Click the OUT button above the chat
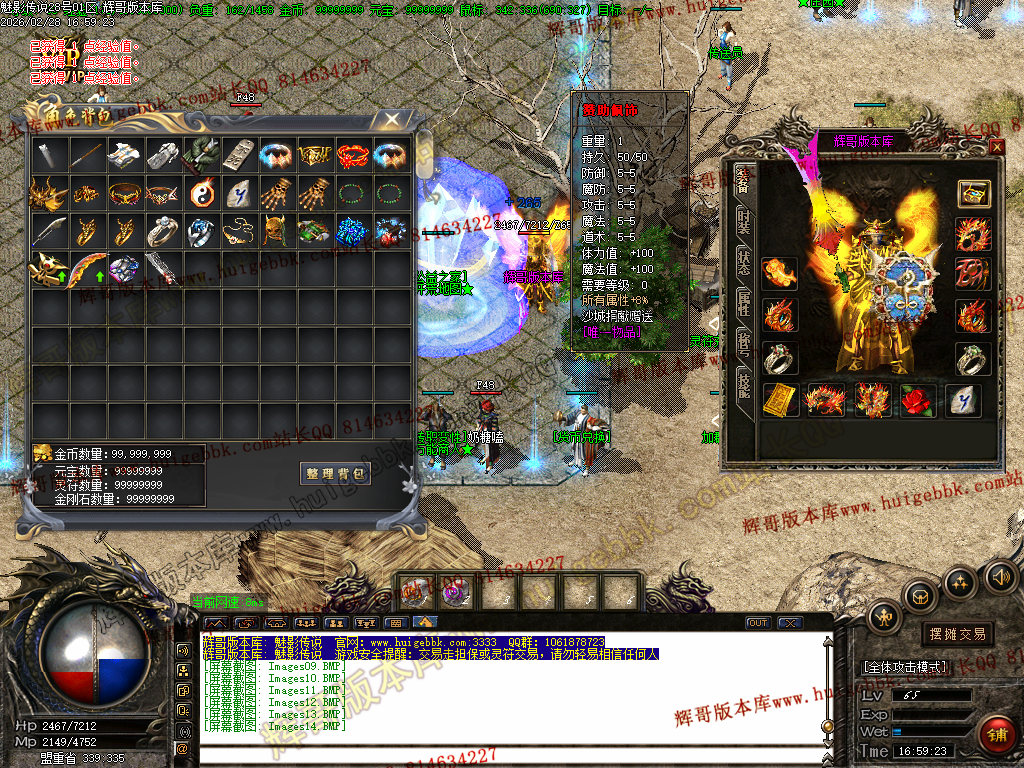 coord(758,623)
